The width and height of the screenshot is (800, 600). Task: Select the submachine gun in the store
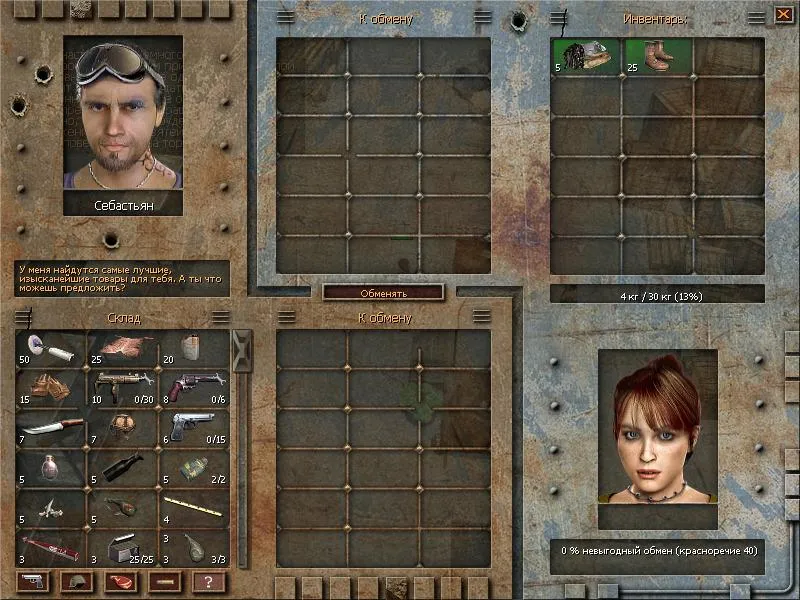pos(122,385)
